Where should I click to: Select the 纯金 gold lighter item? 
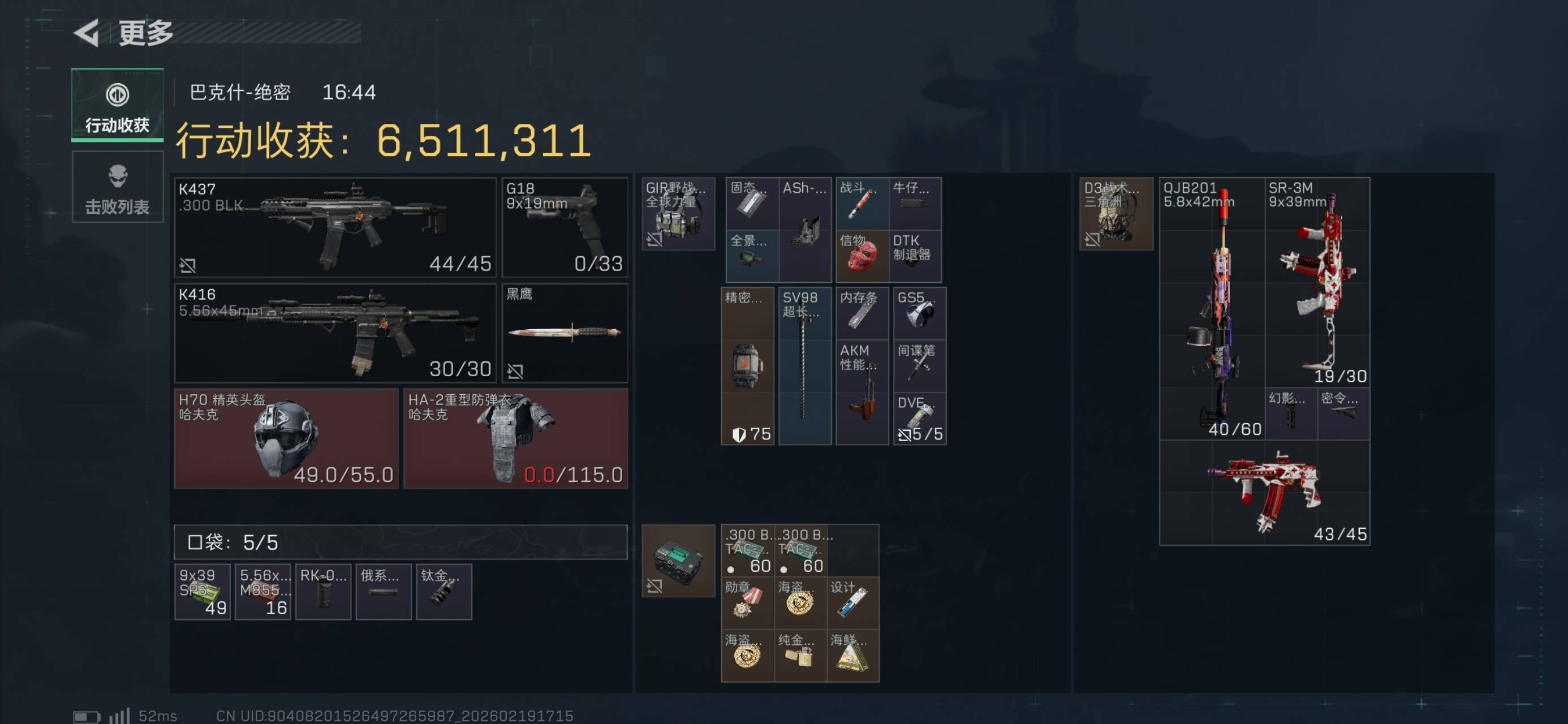800,655
